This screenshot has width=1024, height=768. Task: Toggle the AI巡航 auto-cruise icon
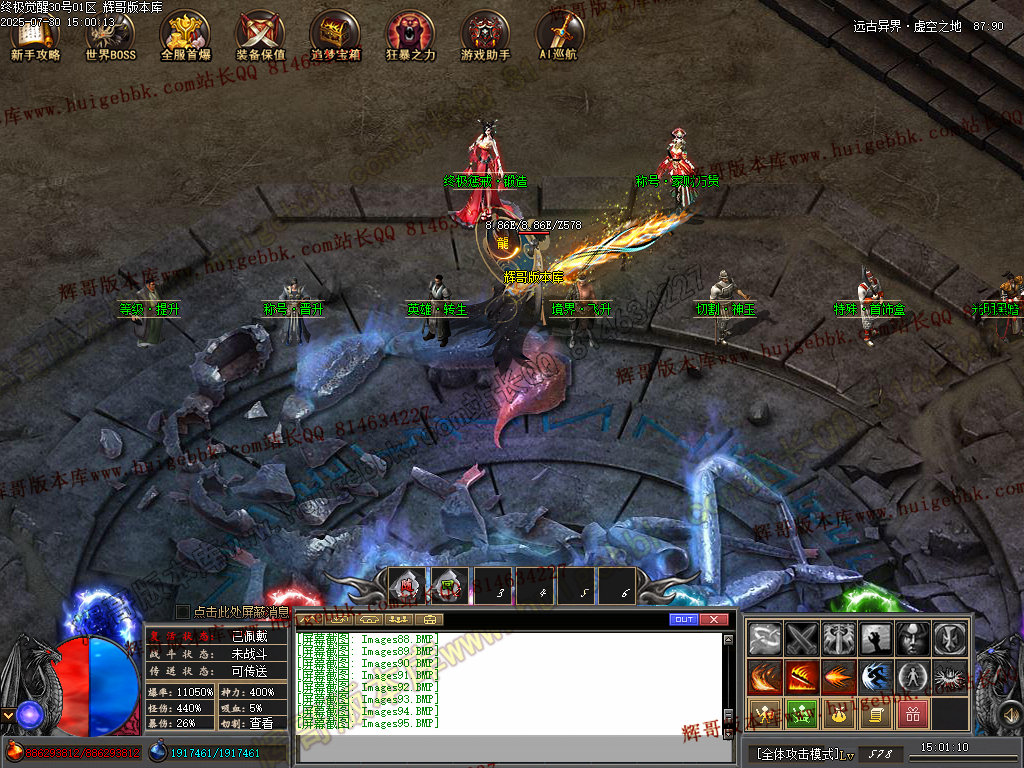(558, 36)
